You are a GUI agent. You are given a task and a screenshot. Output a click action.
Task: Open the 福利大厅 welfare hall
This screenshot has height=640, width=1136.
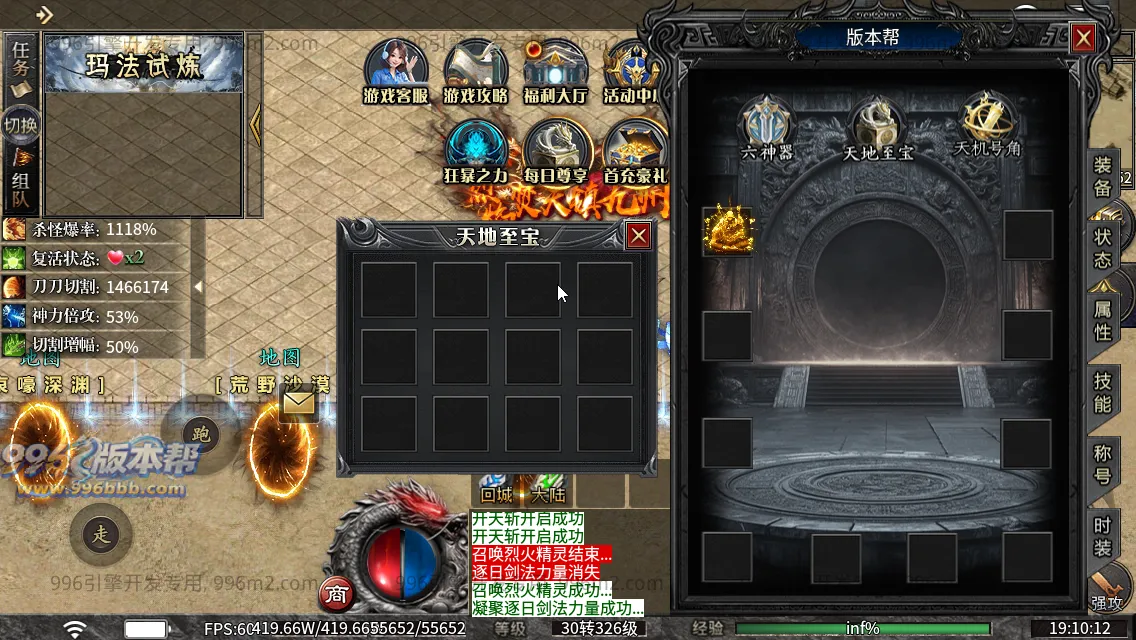[555, 70]
